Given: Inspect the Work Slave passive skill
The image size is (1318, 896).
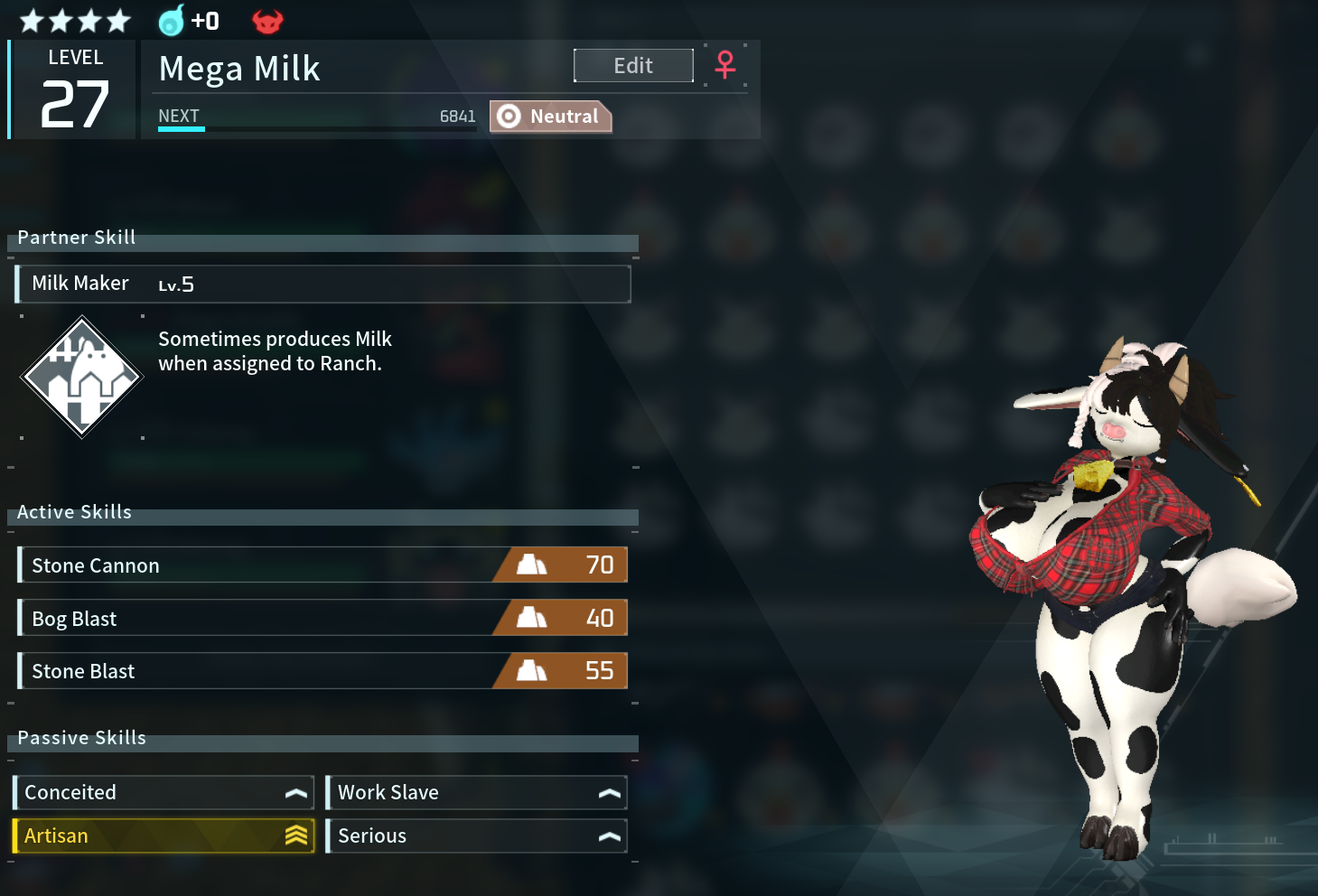Looking at the screenshot, I should (476, 792).
